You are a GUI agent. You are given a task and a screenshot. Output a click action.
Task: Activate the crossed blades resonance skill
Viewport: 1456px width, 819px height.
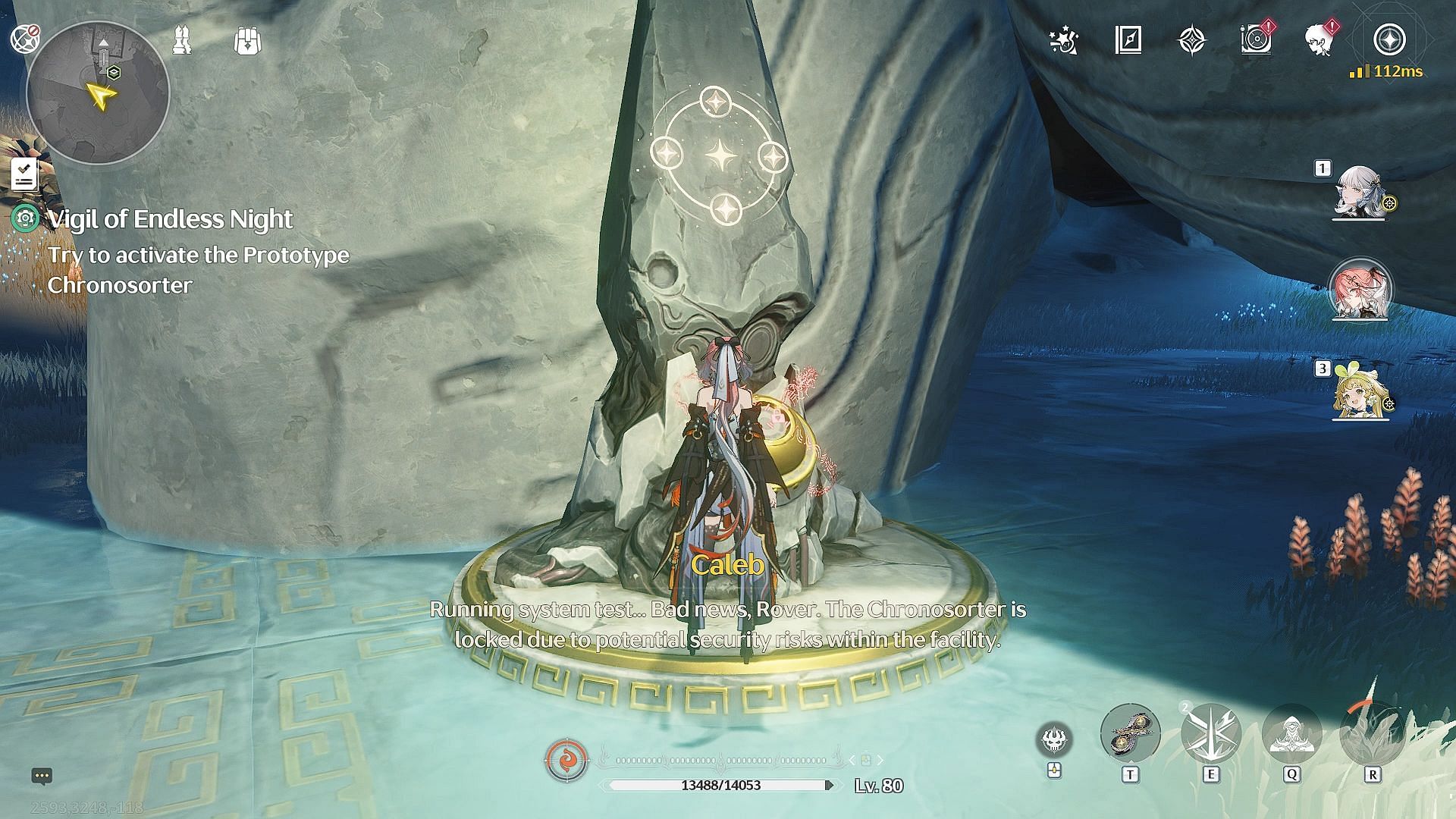tap(1210, 734)
